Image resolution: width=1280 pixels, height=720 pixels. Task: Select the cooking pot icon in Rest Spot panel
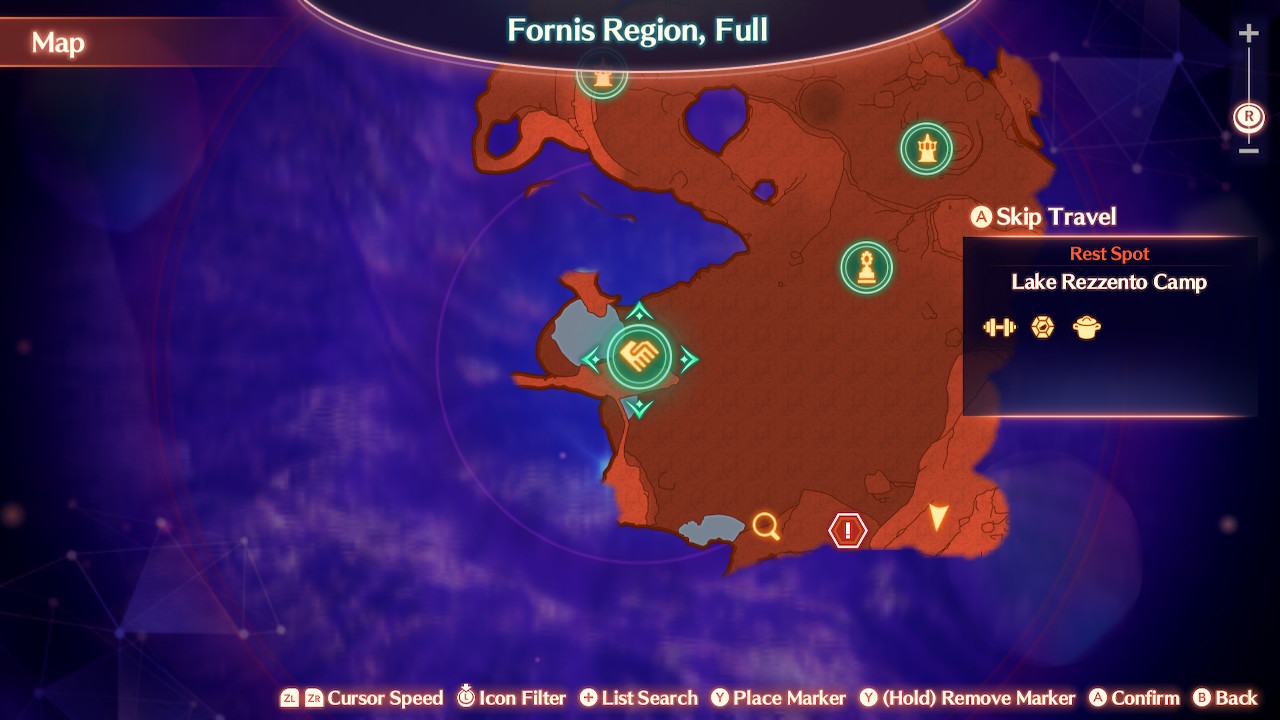point(1086,327)
